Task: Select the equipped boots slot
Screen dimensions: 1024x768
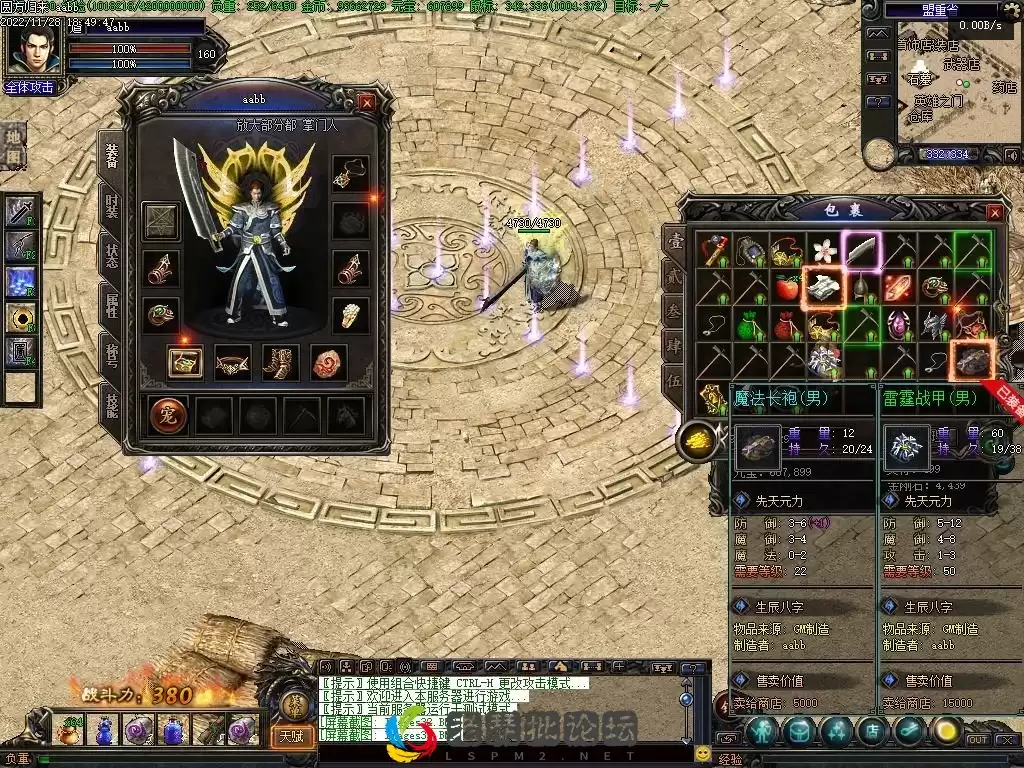Action: [281, 362]
